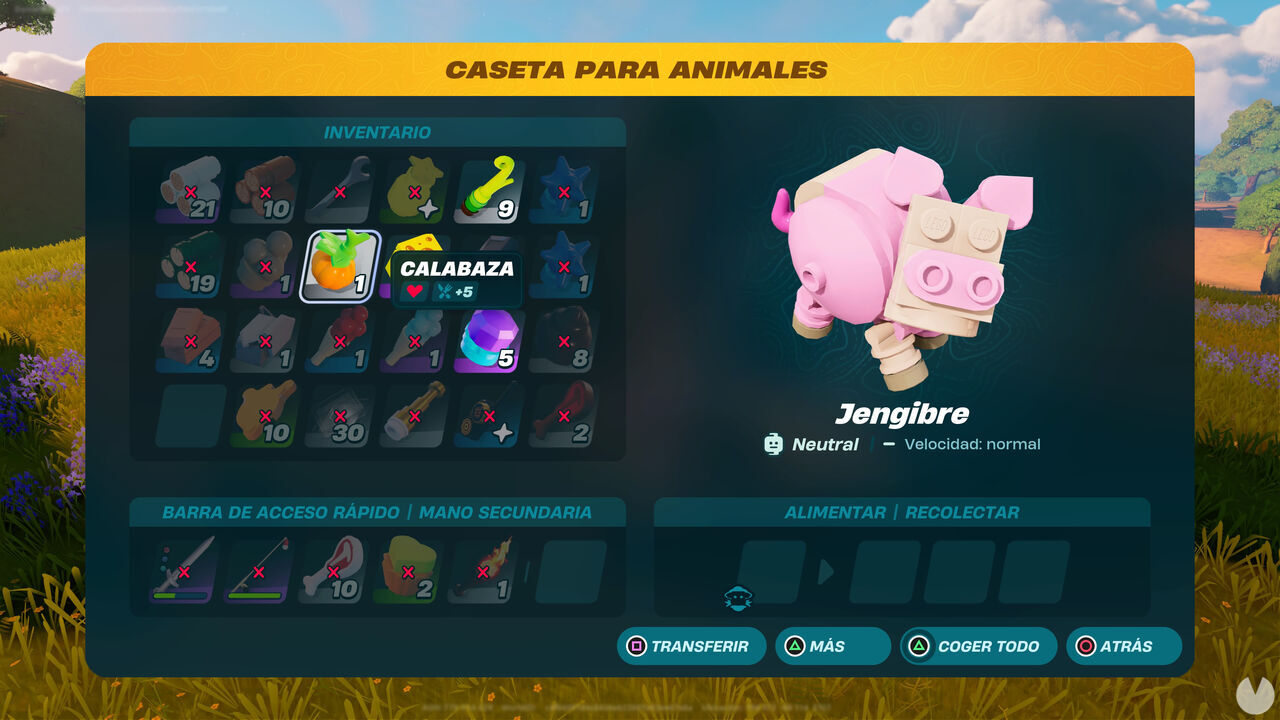Select the selected Calabaza pumpkin item
Image resolution: width=1280 pixels, height=720 pixels.
(x=338, y=265)
